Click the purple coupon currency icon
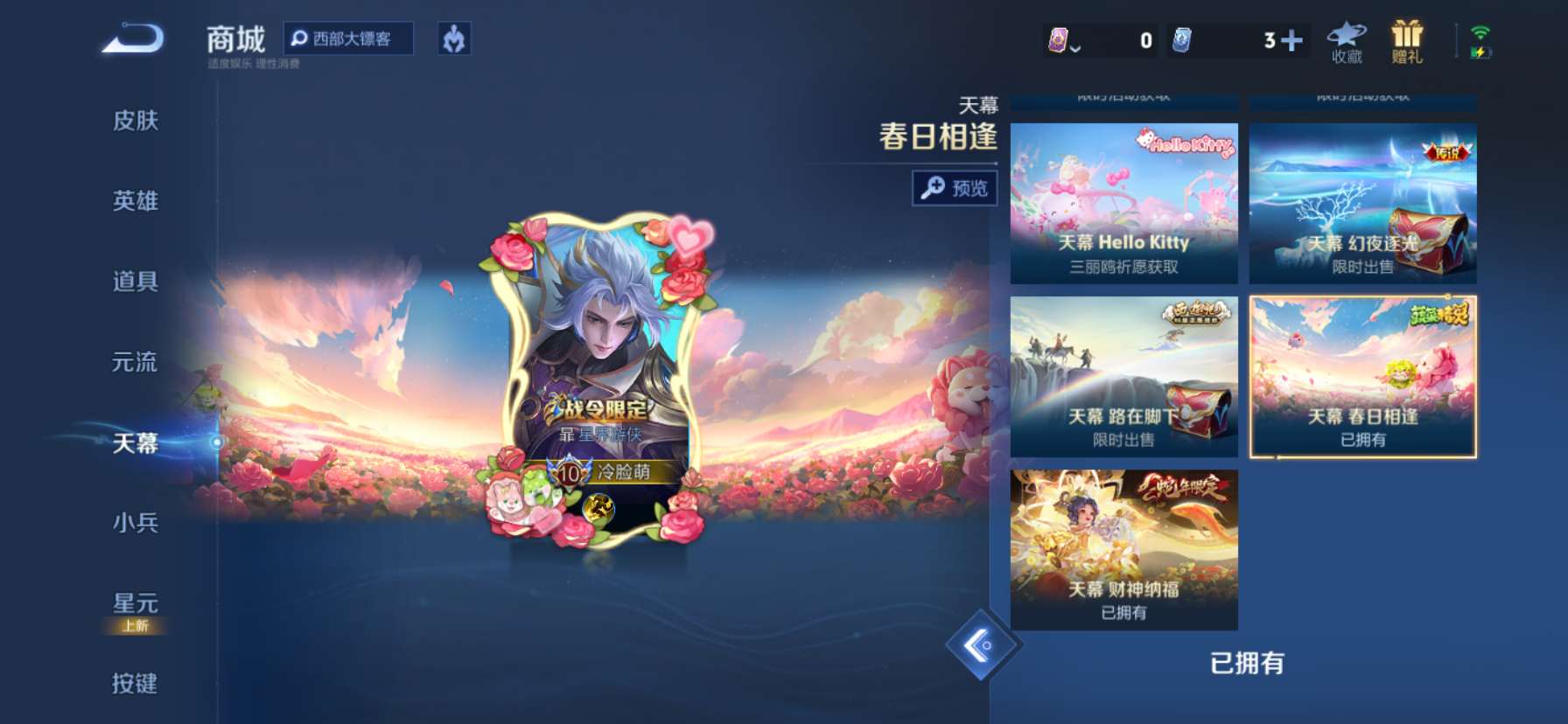 1059,38
